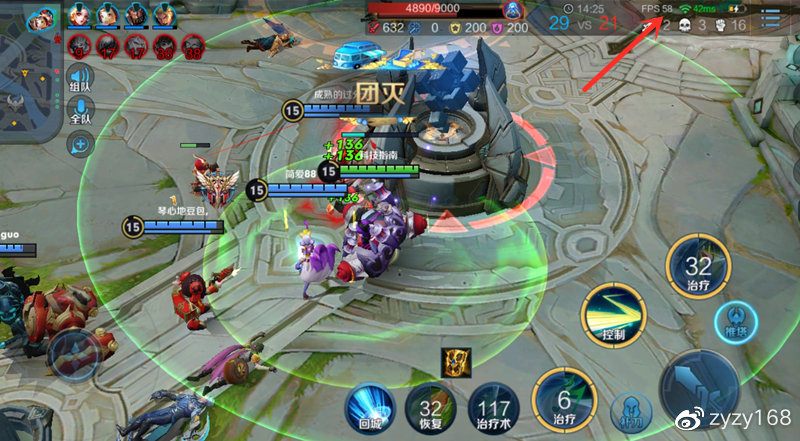Open the quick chat bubble button
The image size is (800, 441).
pyautogui.click(x=80, y=145)
